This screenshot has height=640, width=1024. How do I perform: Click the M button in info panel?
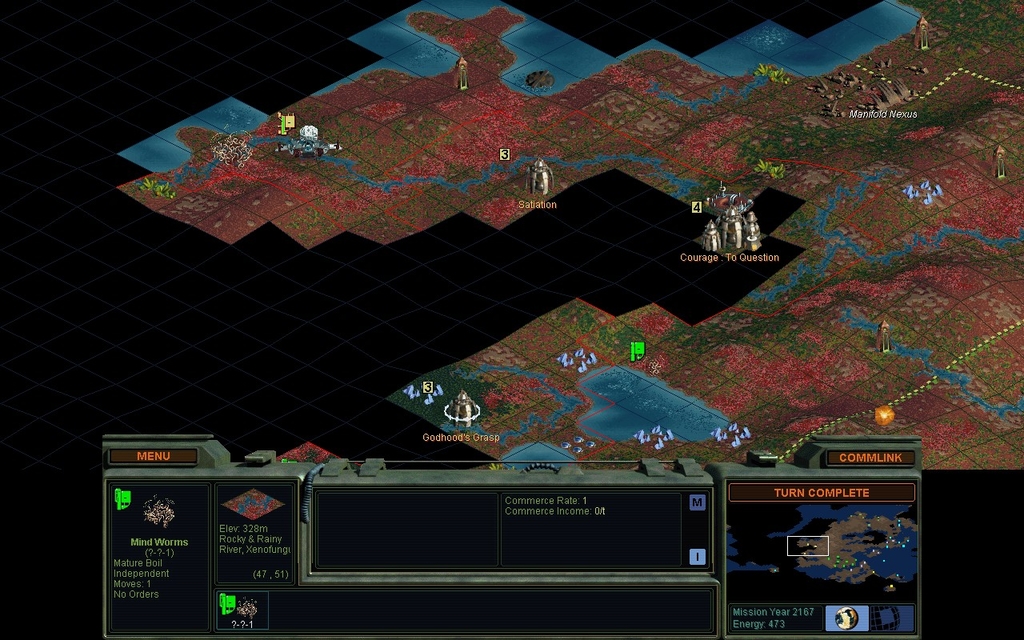[x=697, y=502]
